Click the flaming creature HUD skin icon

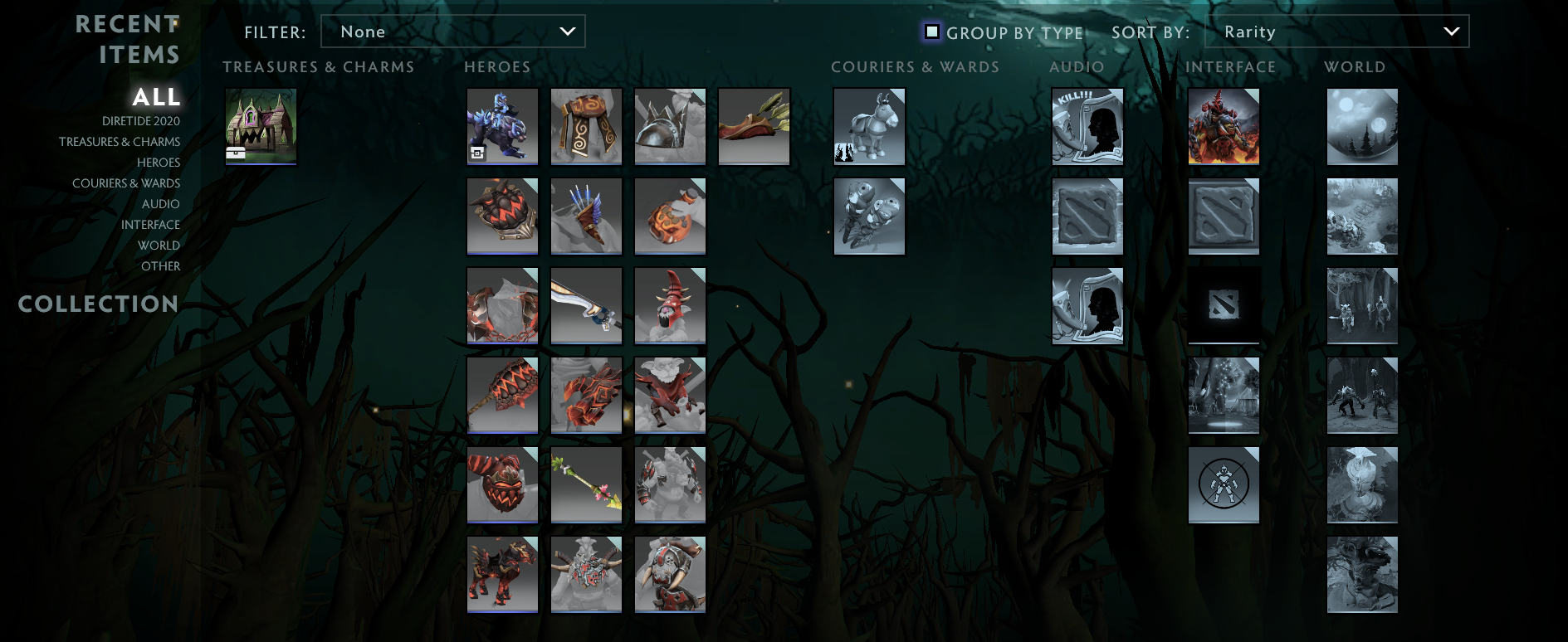pos(1224,126)
